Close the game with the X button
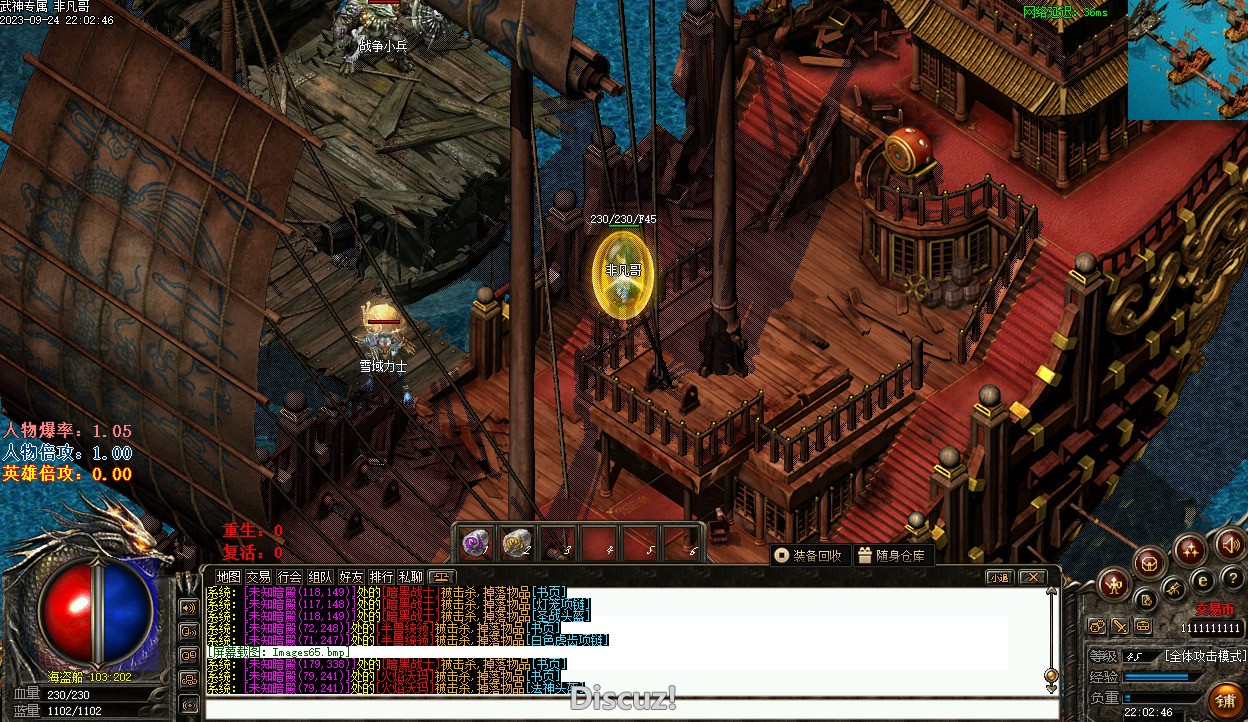Viewport: 1248px width, 722px height. [x=1032, y=577]
